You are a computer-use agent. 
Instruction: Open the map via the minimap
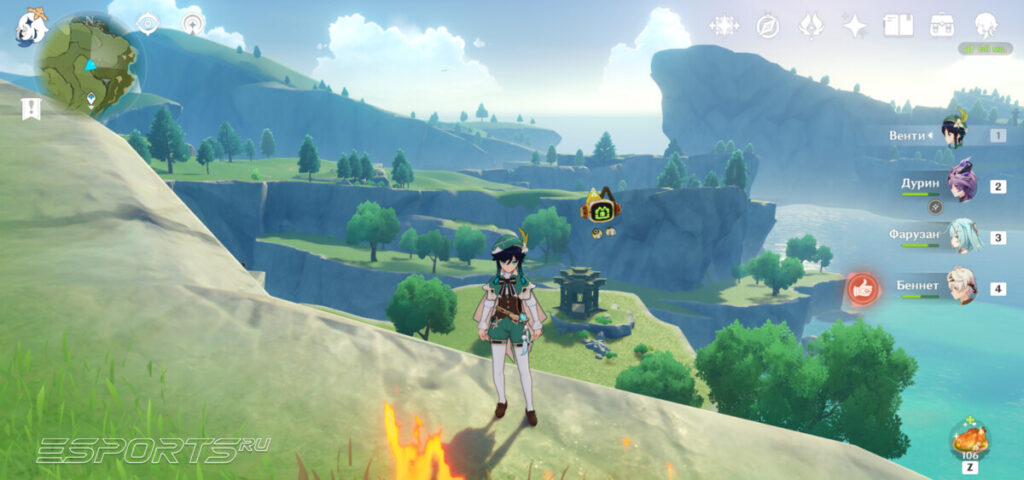(x=88, y=66)
